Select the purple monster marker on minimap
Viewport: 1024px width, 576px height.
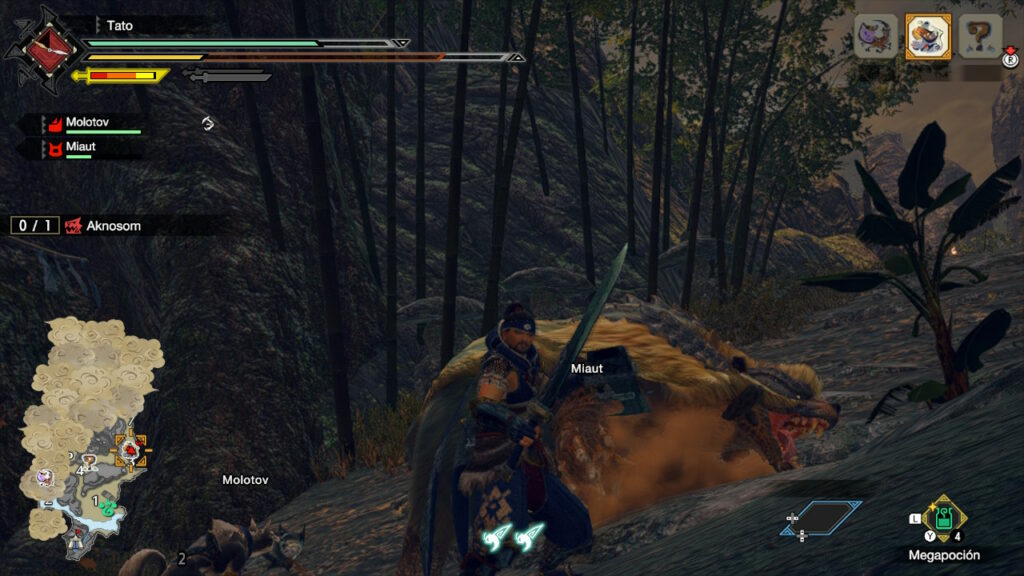(x=44, y=477)
